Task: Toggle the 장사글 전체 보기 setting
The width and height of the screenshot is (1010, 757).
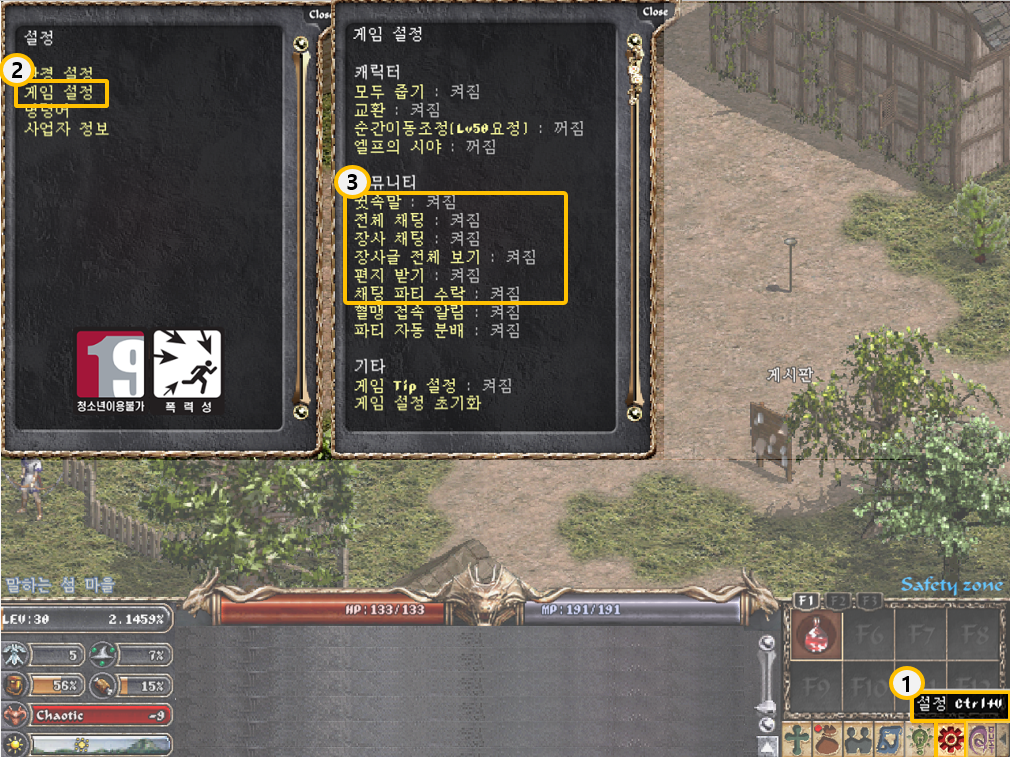Action: 445,257
